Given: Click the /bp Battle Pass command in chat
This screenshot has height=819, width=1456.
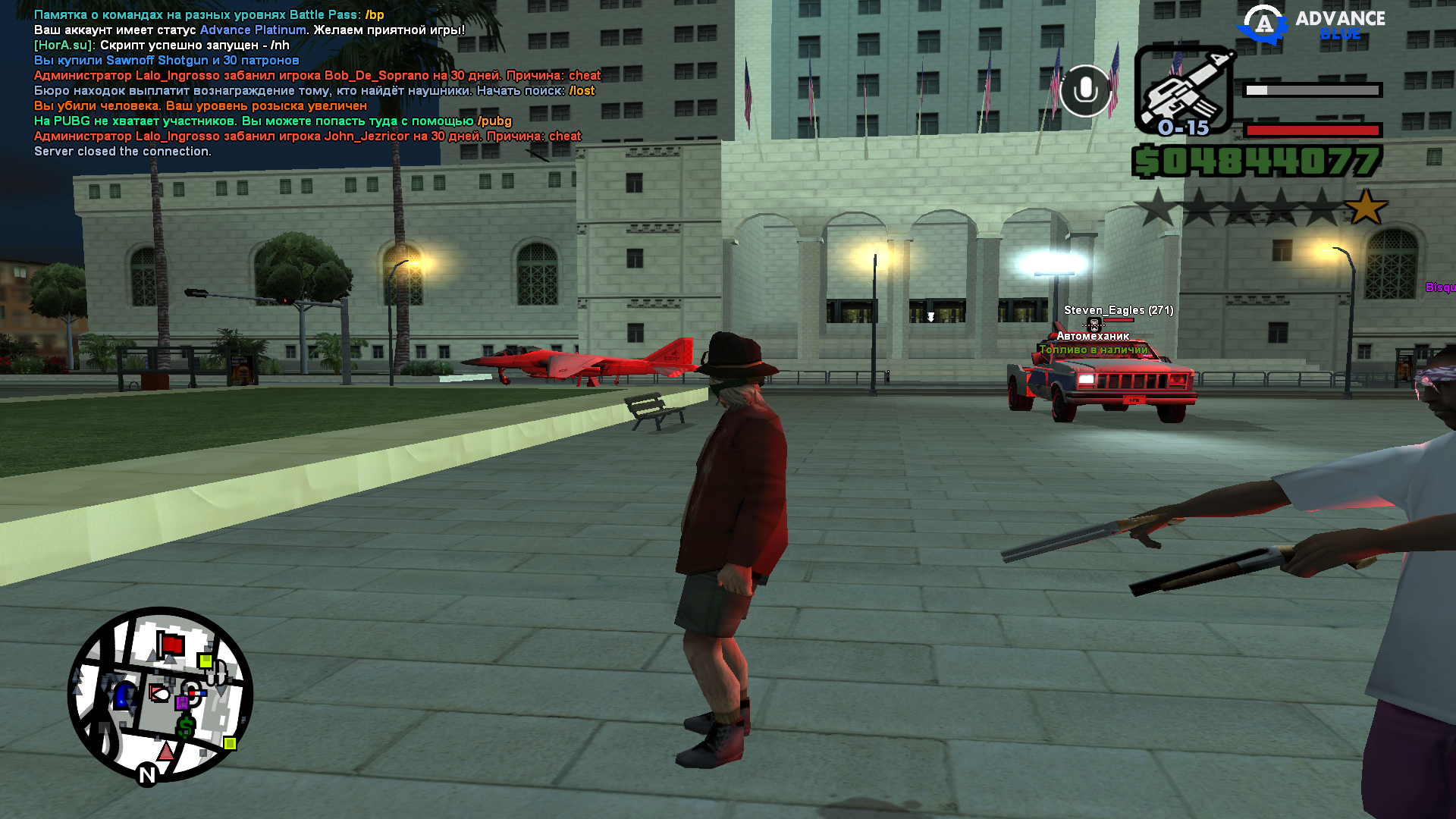Looking at the screenshot, I should tap(375, 15).
